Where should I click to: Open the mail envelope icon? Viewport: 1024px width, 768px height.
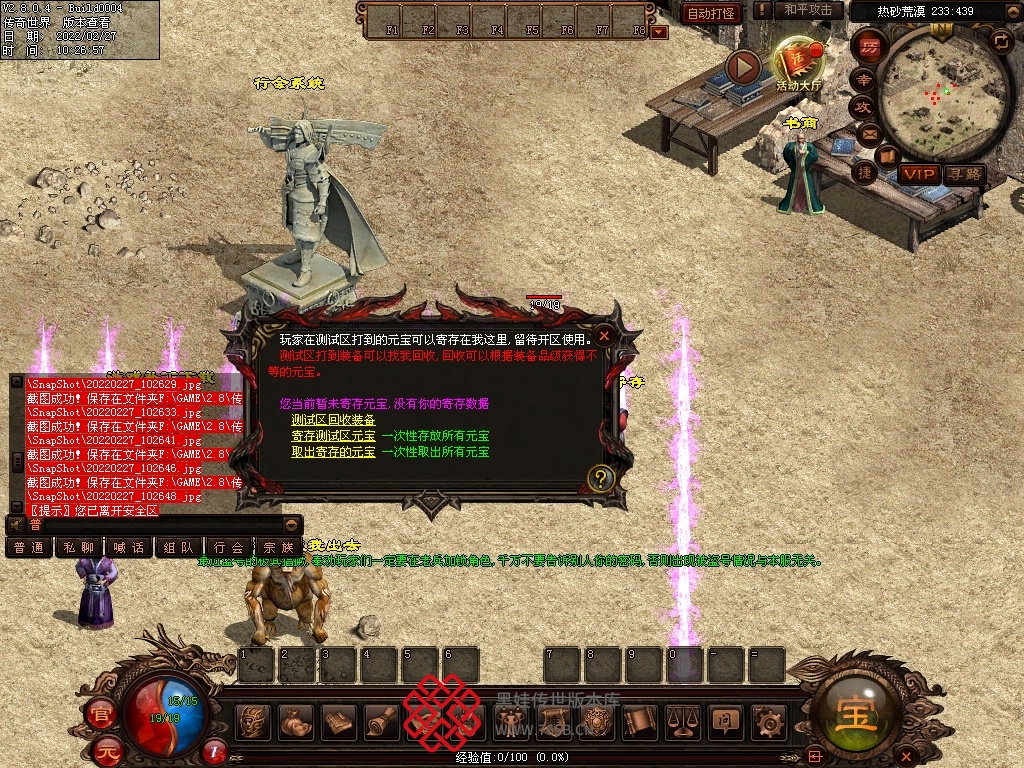click(868, 134)
